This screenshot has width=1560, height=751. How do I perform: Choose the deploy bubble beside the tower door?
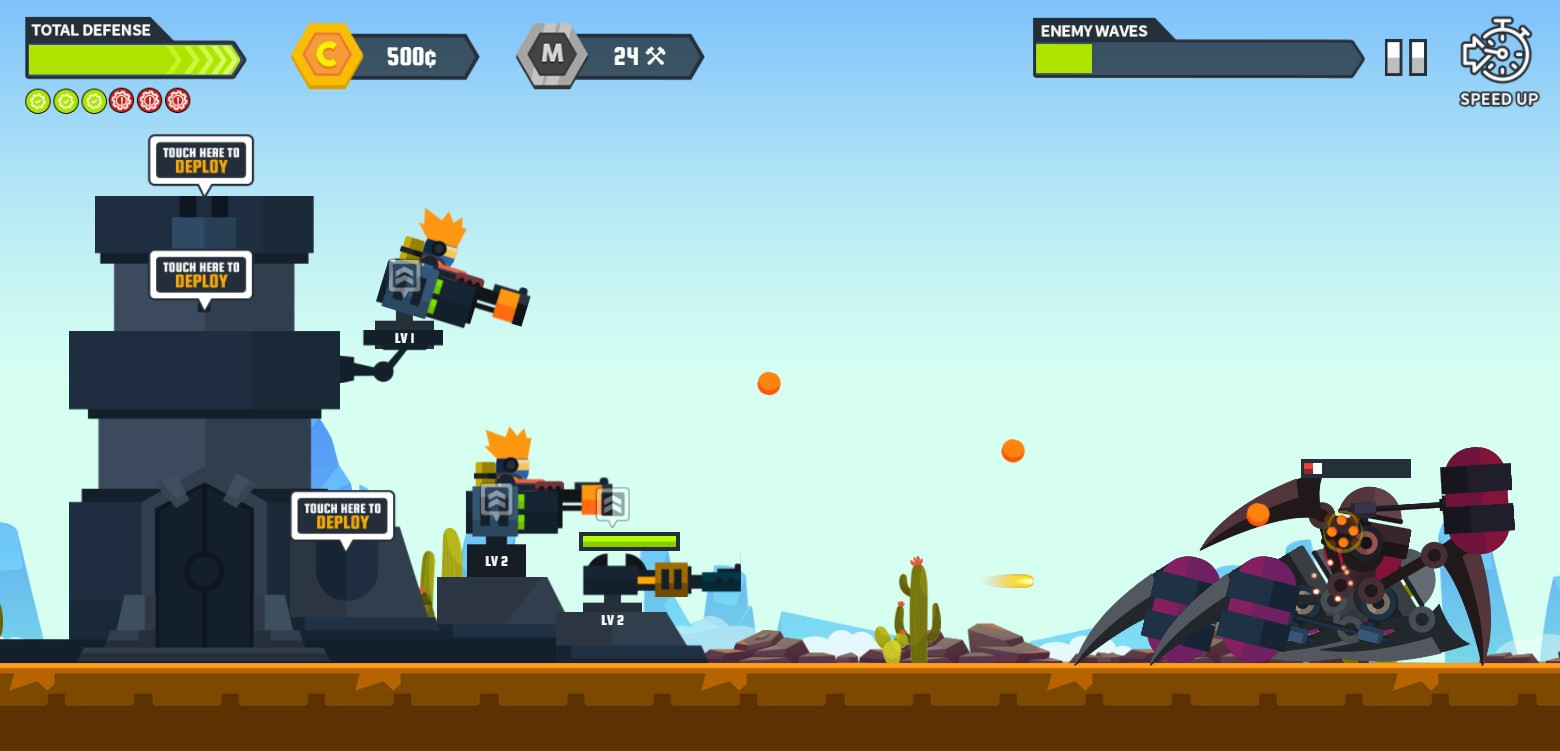coord(342,515)
